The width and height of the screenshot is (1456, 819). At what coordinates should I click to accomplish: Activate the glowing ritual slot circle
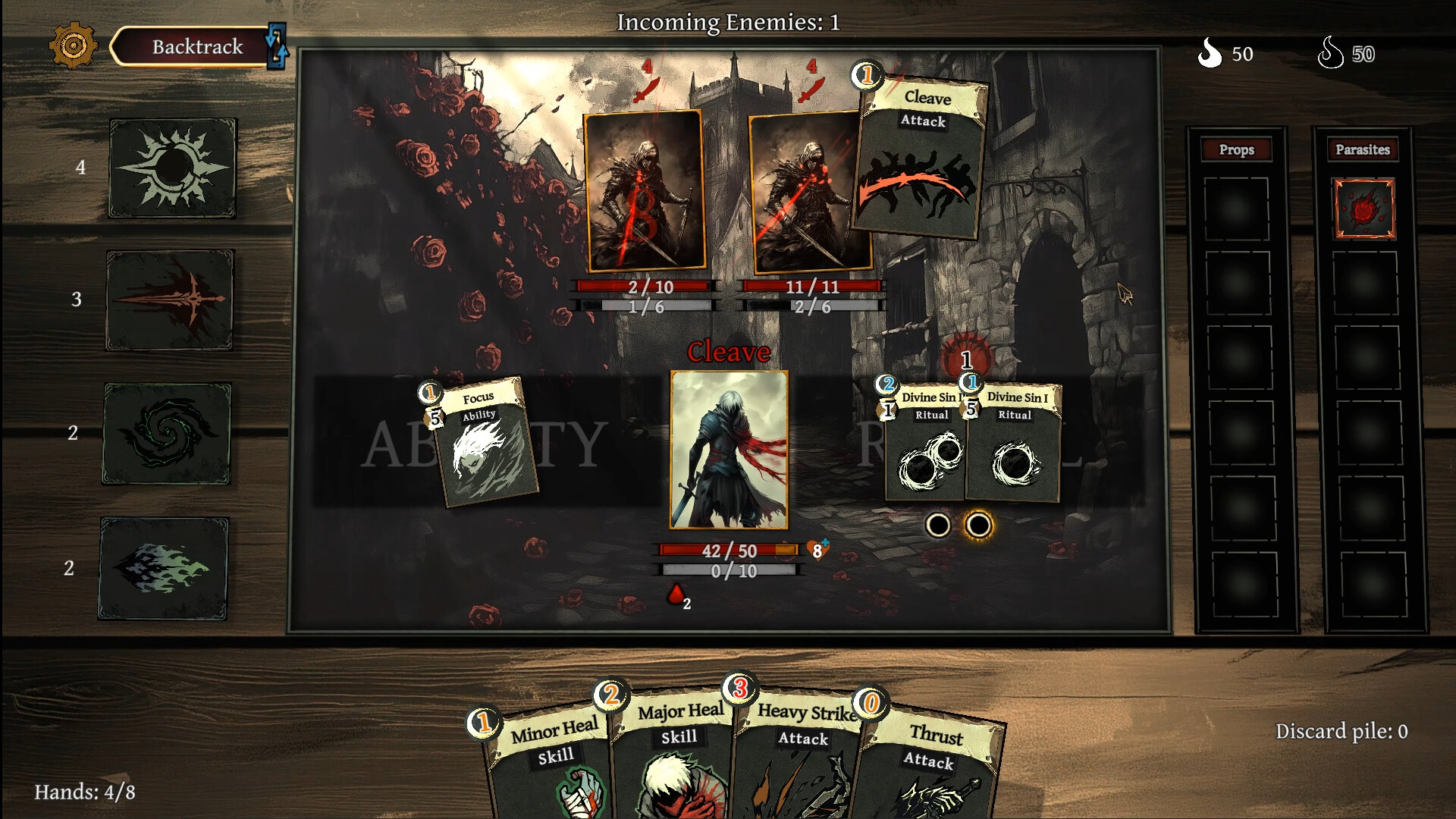pyautogui.click(x=977, y=525)
